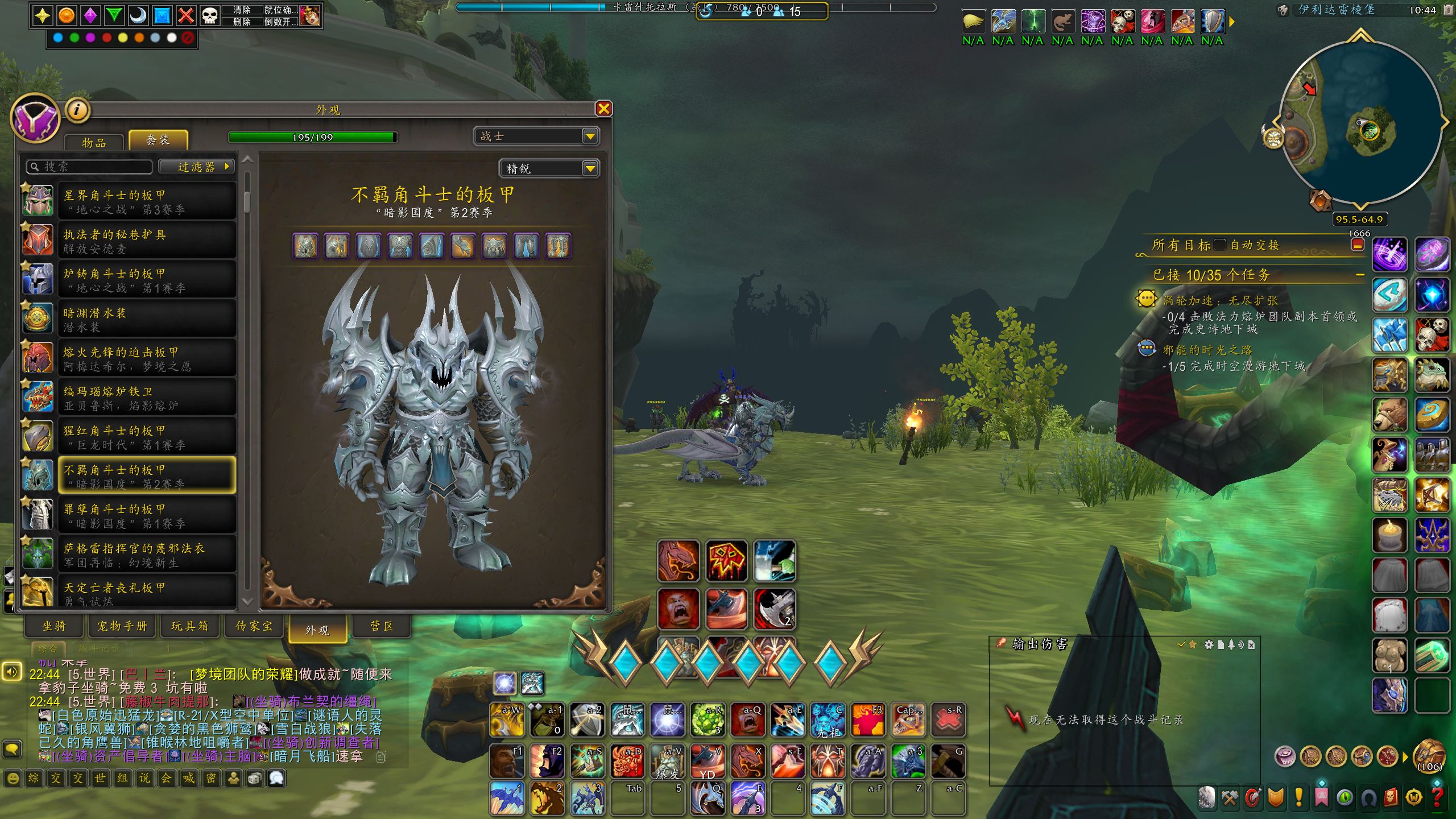Select the skull raid target marker

209,15
